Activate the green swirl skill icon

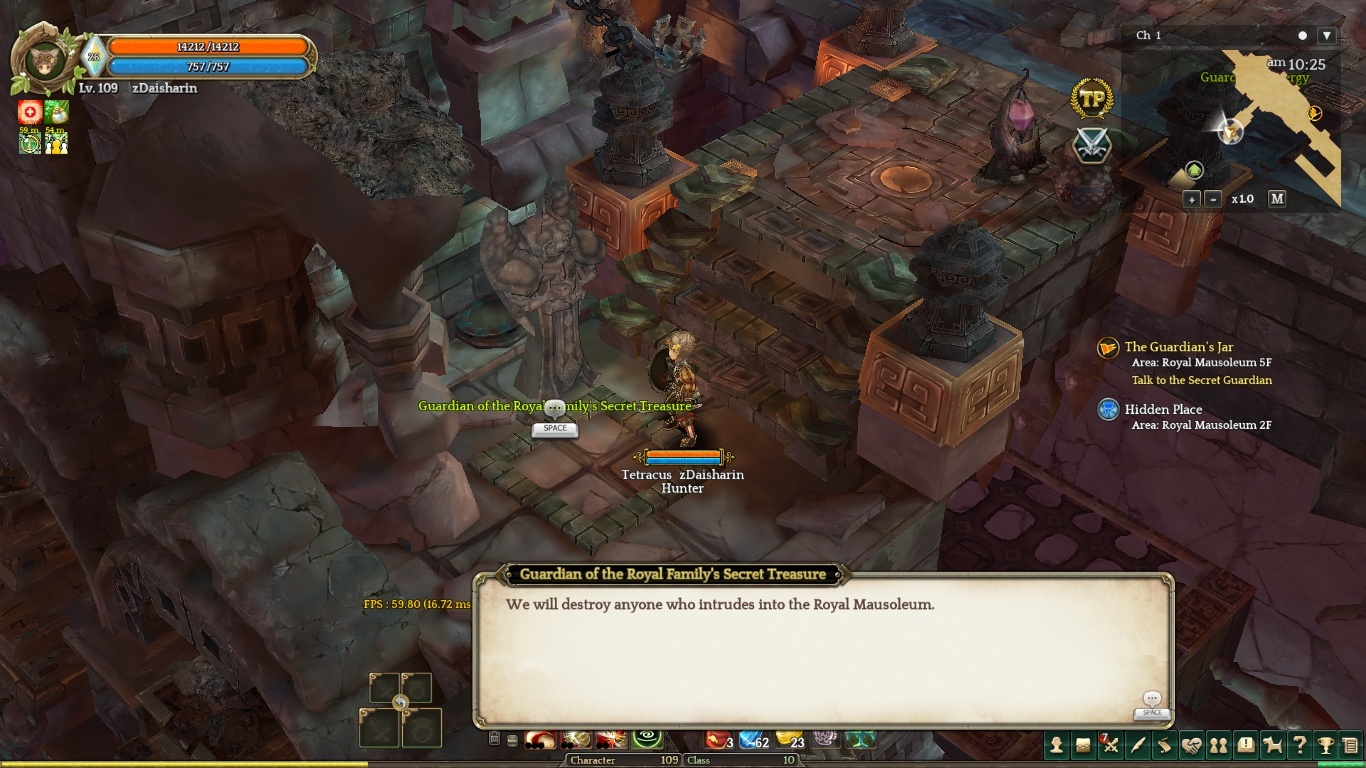click(x=647, y=739)
